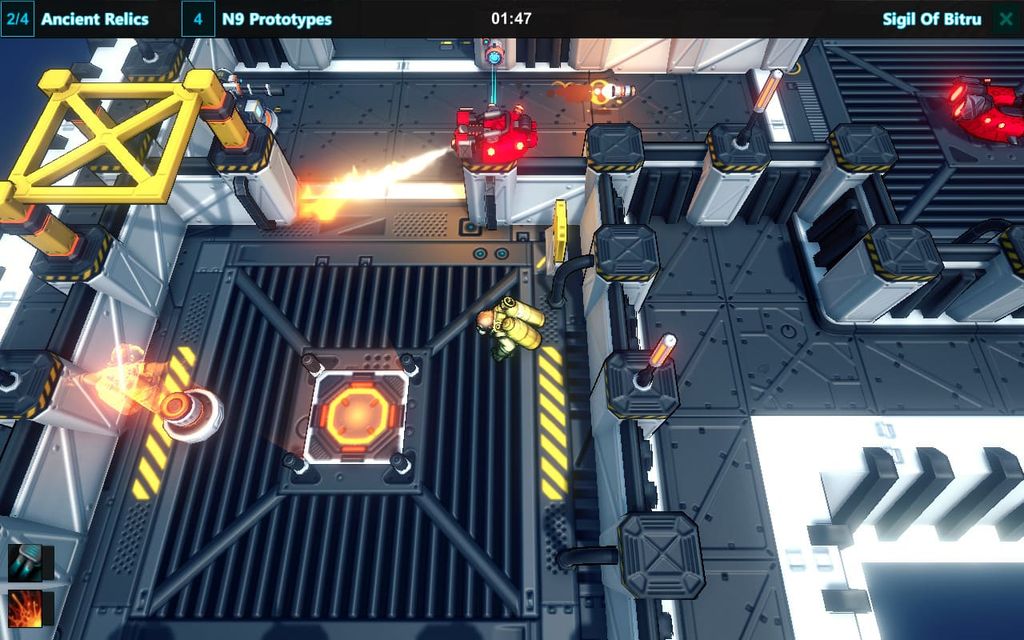
Task: Activate the fiery explosion ability icon
Action: pos(25,608)
